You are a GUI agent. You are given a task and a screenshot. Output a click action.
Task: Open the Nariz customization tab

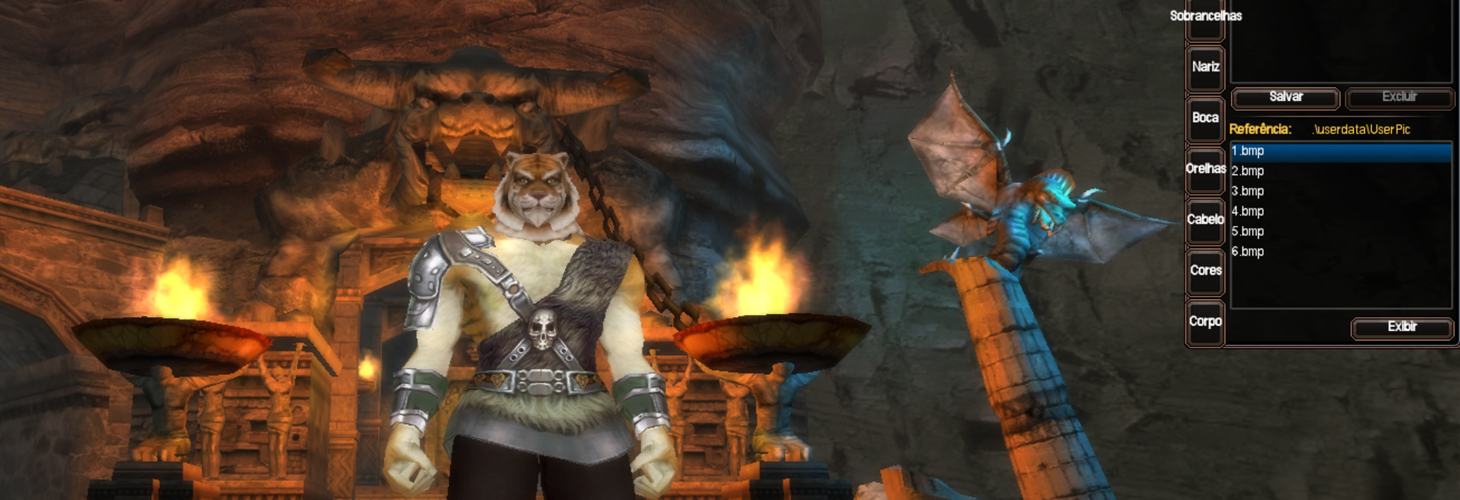click(x=1205, y=68)
